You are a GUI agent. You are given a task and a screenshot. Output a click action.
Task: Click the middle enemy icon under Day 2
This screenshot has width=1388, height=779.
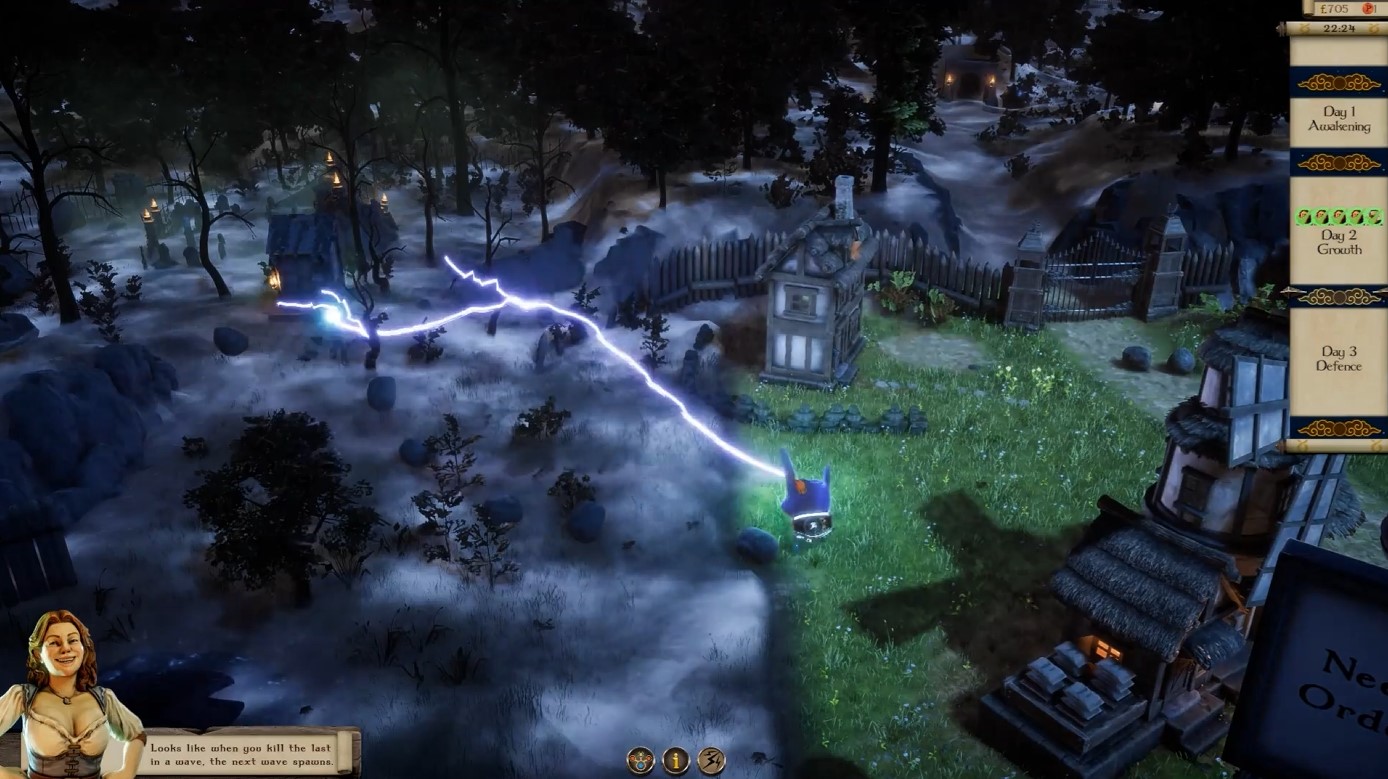click(x=1337, y=215)
